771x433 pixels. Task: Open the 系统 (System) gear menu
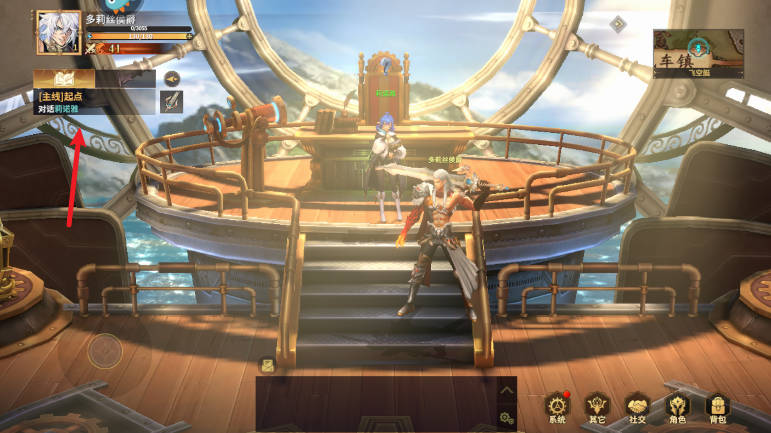point(558,406)
